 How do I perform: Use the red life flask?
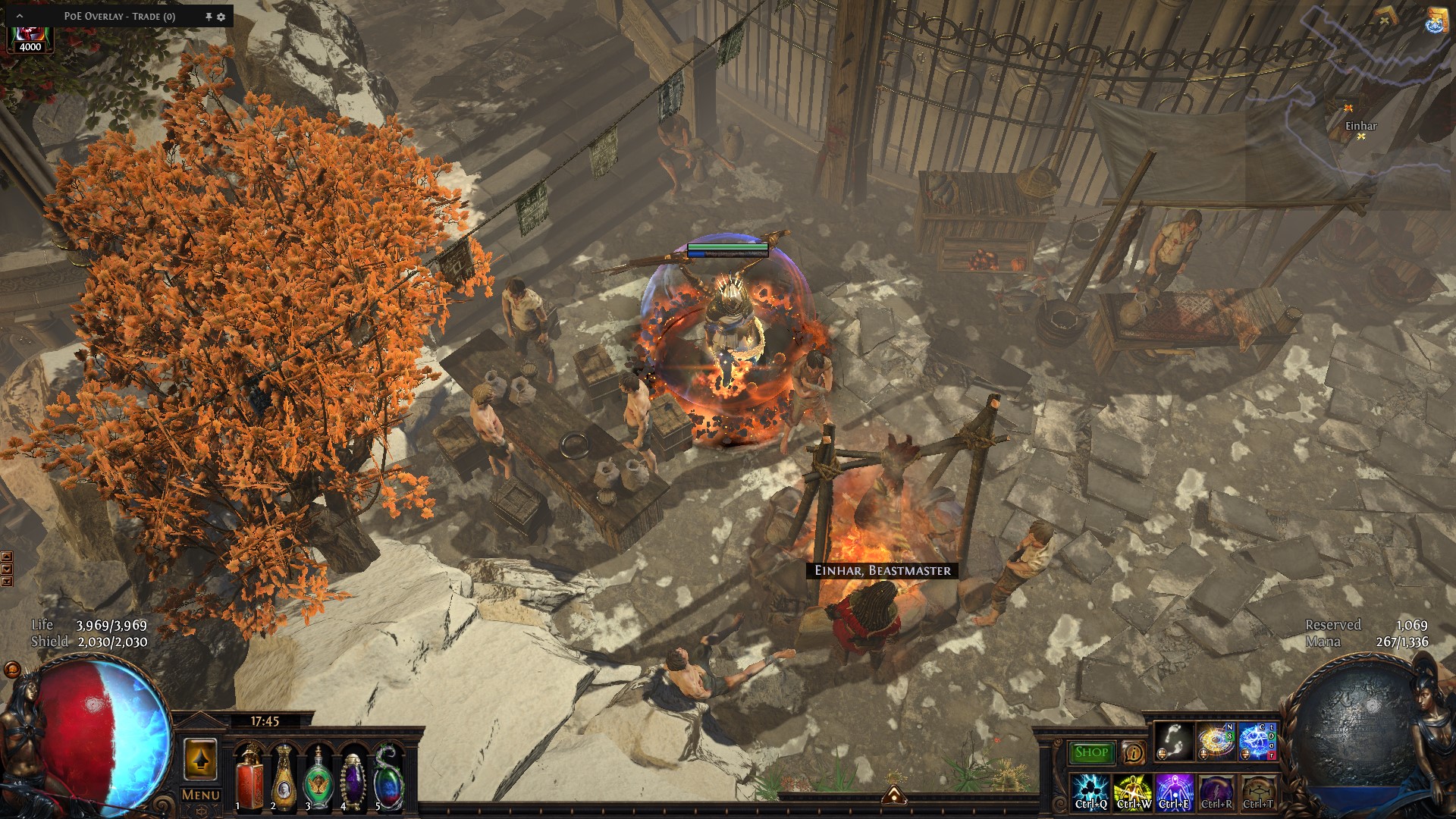click(249, 777)
